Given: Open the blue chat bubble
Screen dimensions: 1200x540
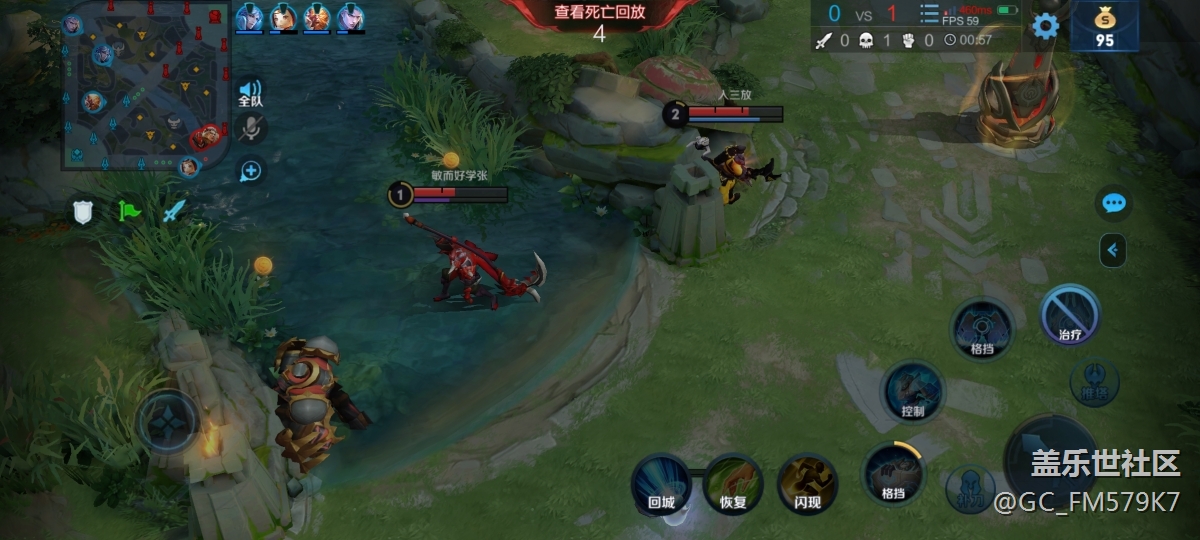Looking at the screenshot, I should click(x=1114, y=204).
